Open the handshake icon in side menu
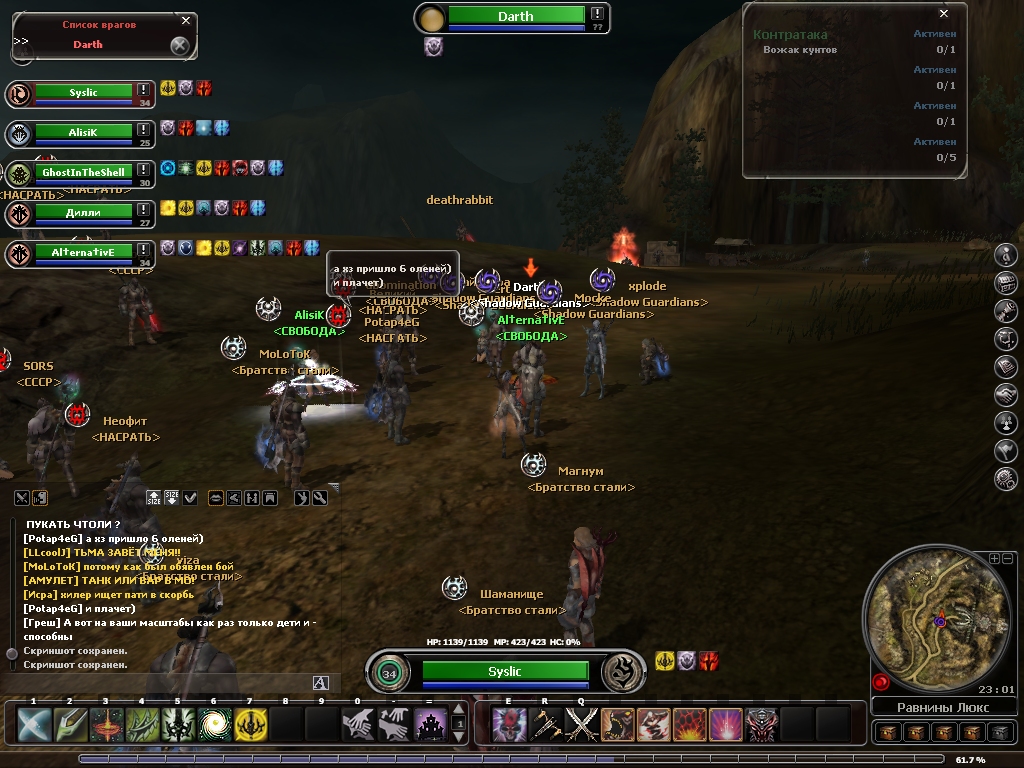1024x768 pixels. [x=1006, y=395]
